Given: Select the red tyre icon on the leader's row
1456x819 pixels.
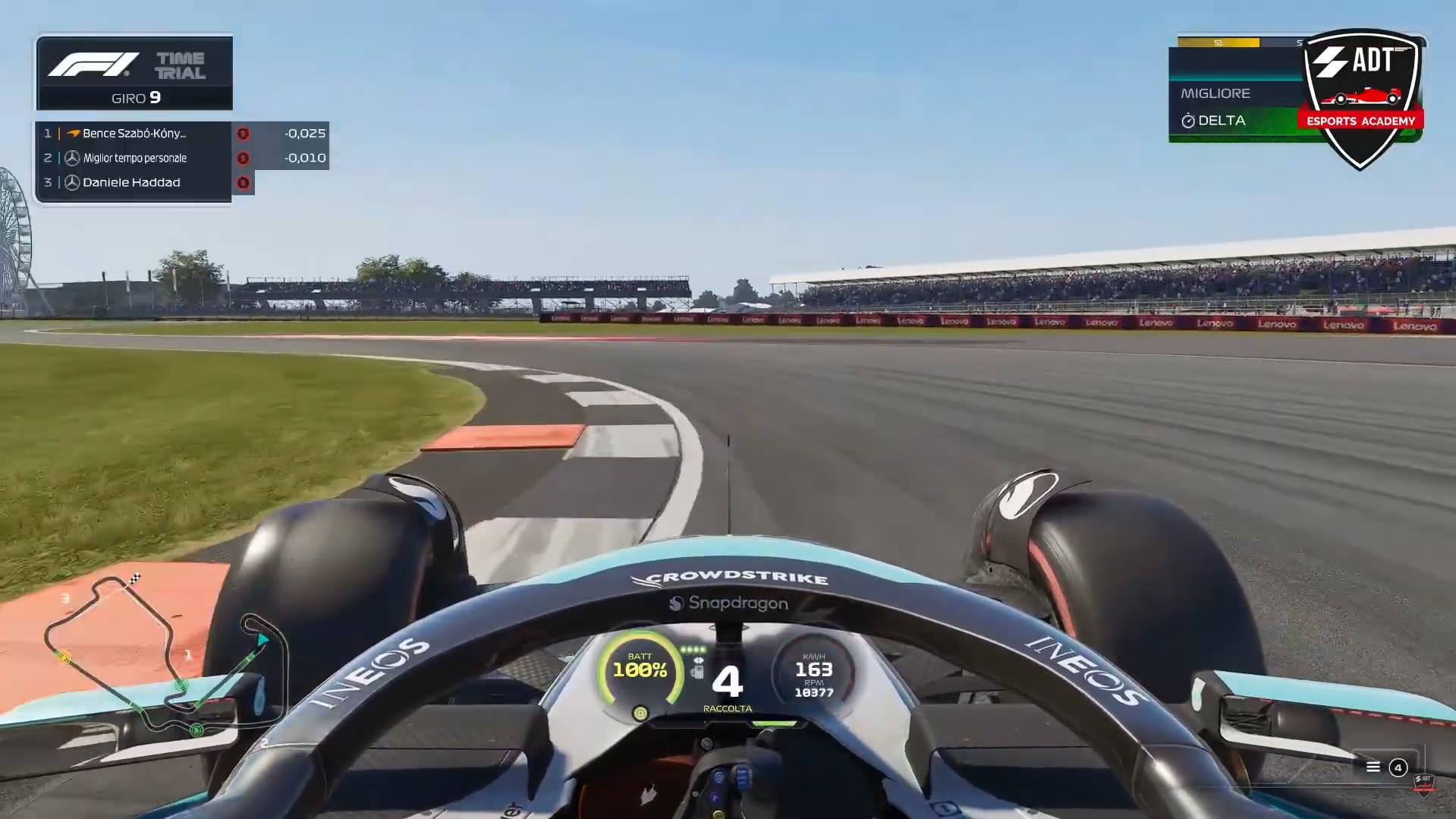Looking at the screenshot, I should pyautogui.click(x=244, y=135).
